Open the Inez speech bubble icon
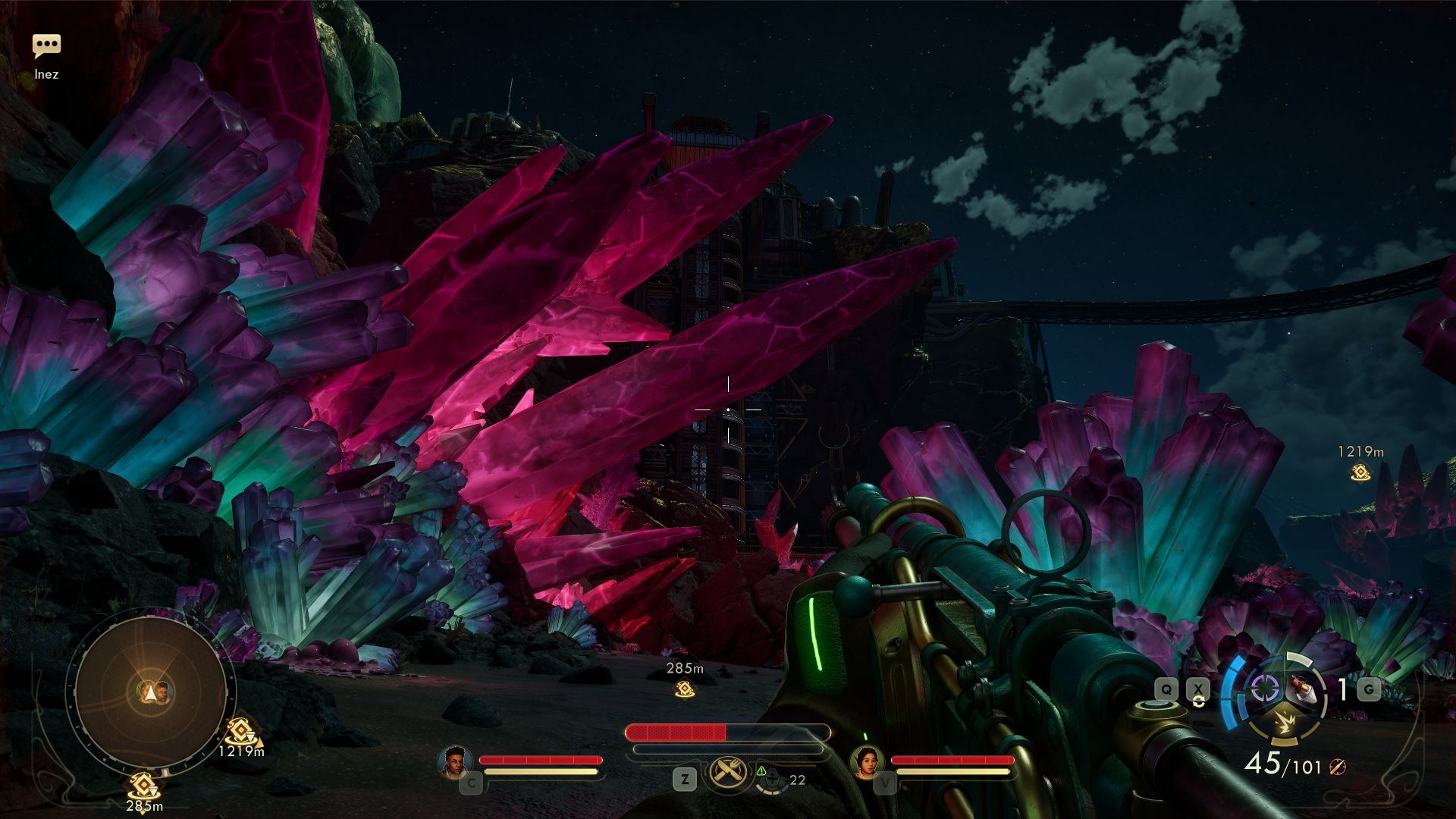 click(46, 46)
